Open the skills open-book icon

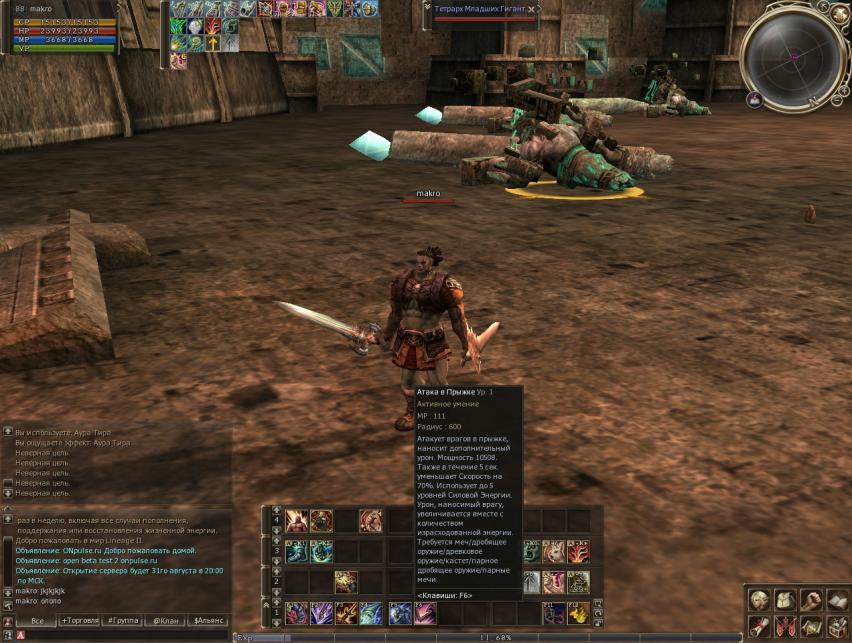(x=836, y=600)
